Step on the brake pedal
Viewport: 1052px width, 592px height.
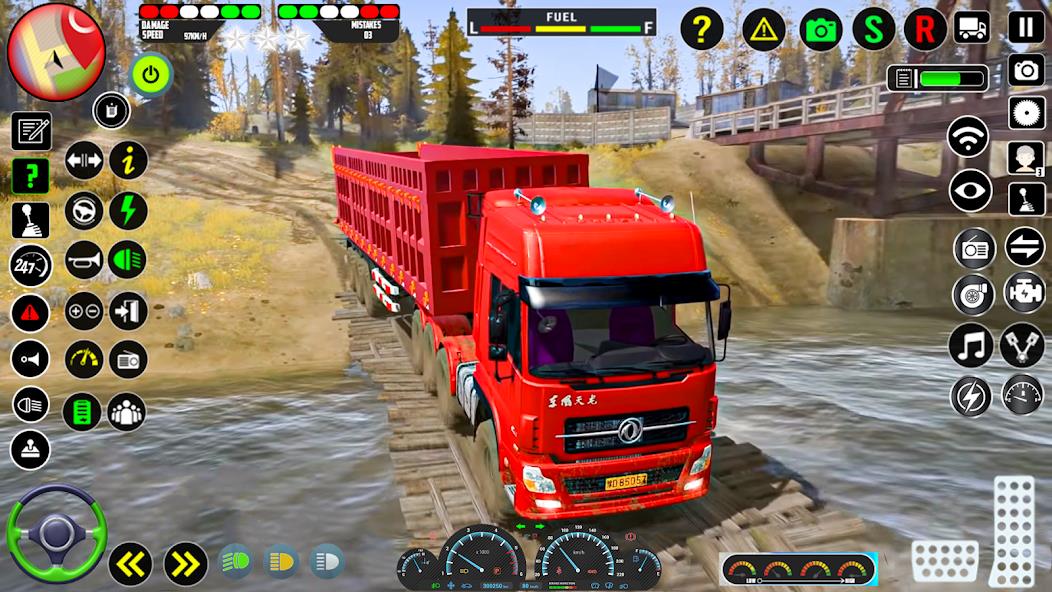point(945,561)
